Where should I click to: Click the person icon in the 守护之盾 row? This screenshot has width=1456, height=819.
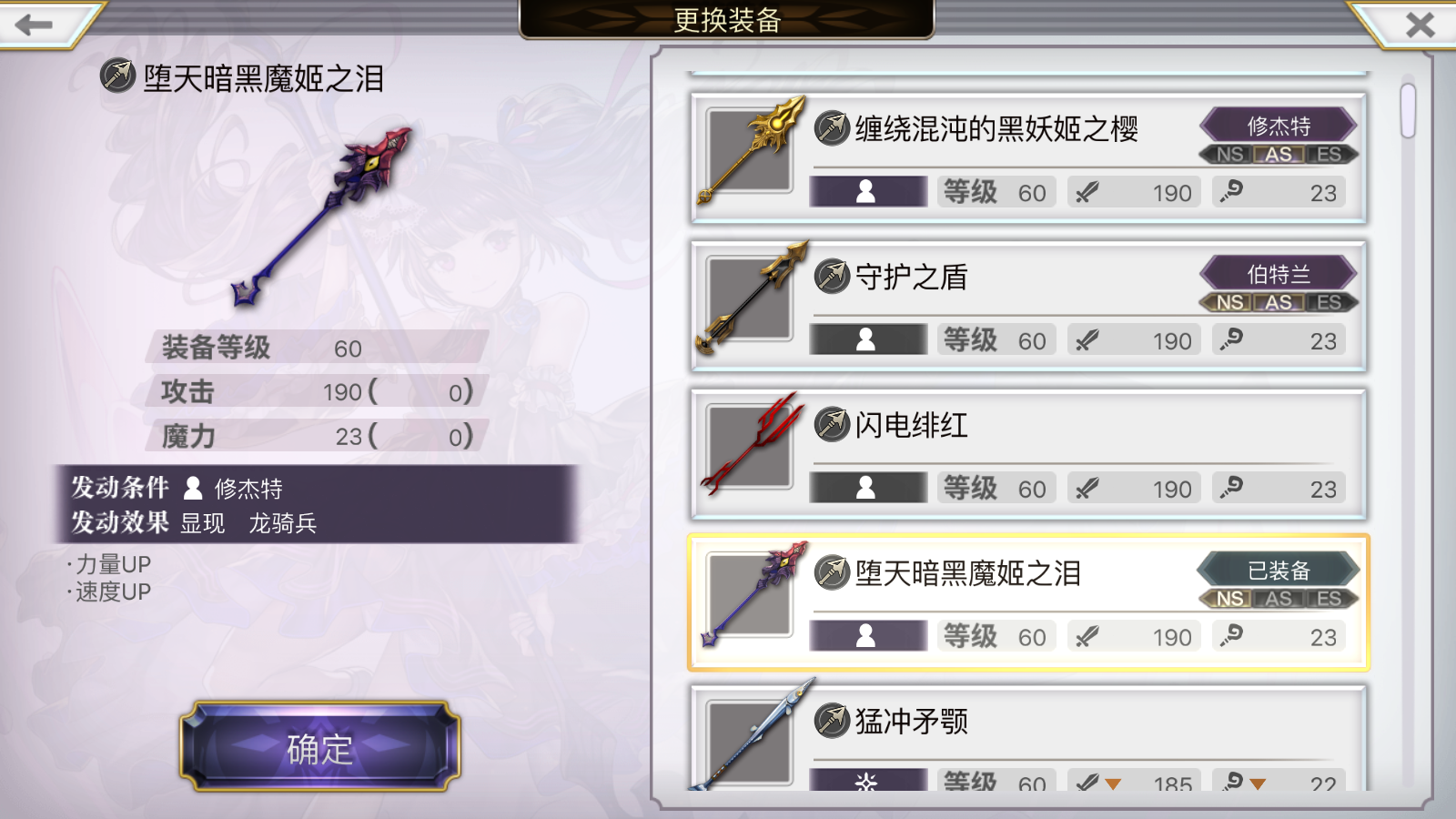coord(865,339)
